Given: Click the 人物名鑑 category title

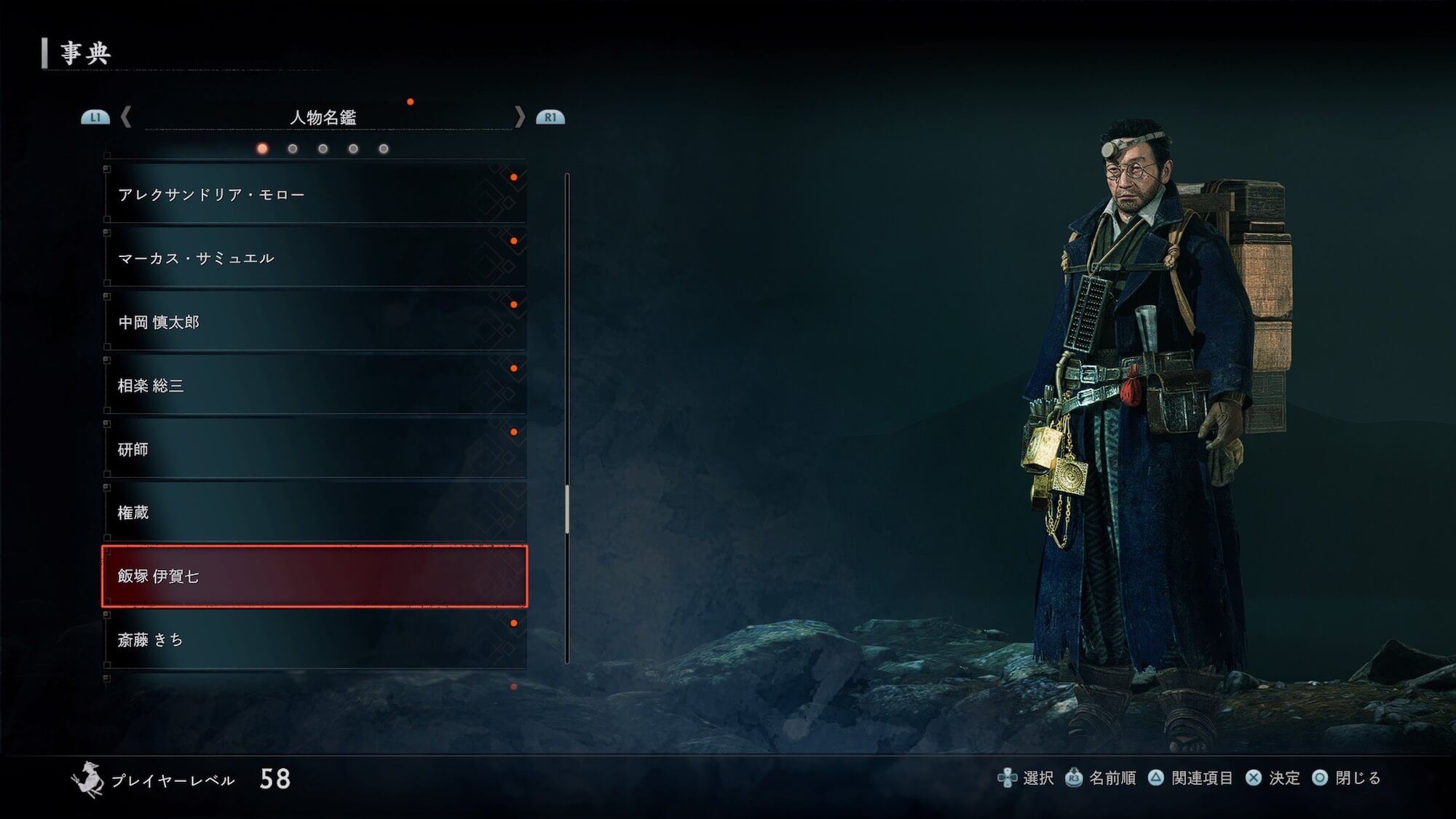Looking at the screenshot, I should (x=323, y=117).
